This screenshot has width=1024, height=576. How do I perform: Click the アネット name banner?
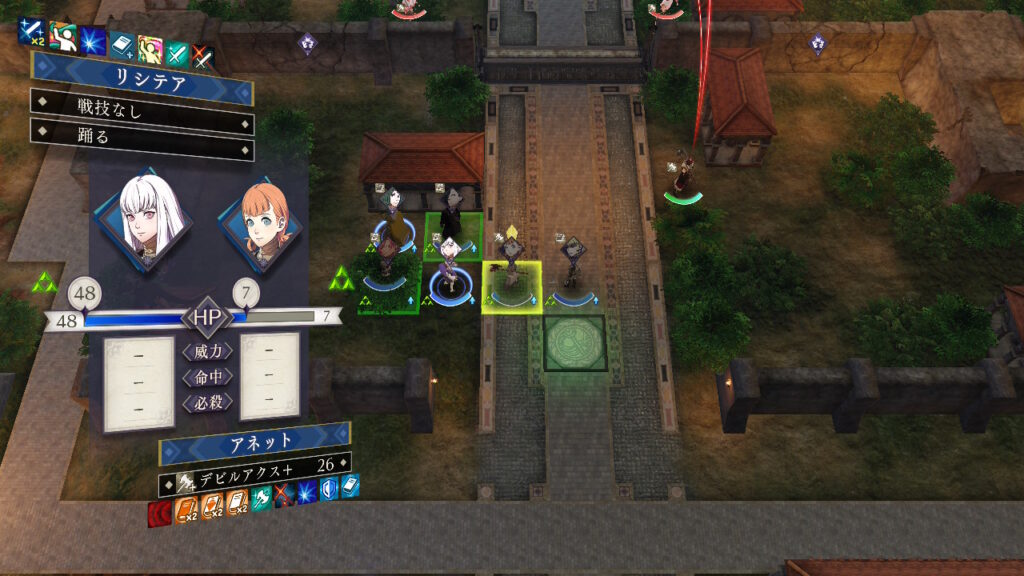[254, 439]
